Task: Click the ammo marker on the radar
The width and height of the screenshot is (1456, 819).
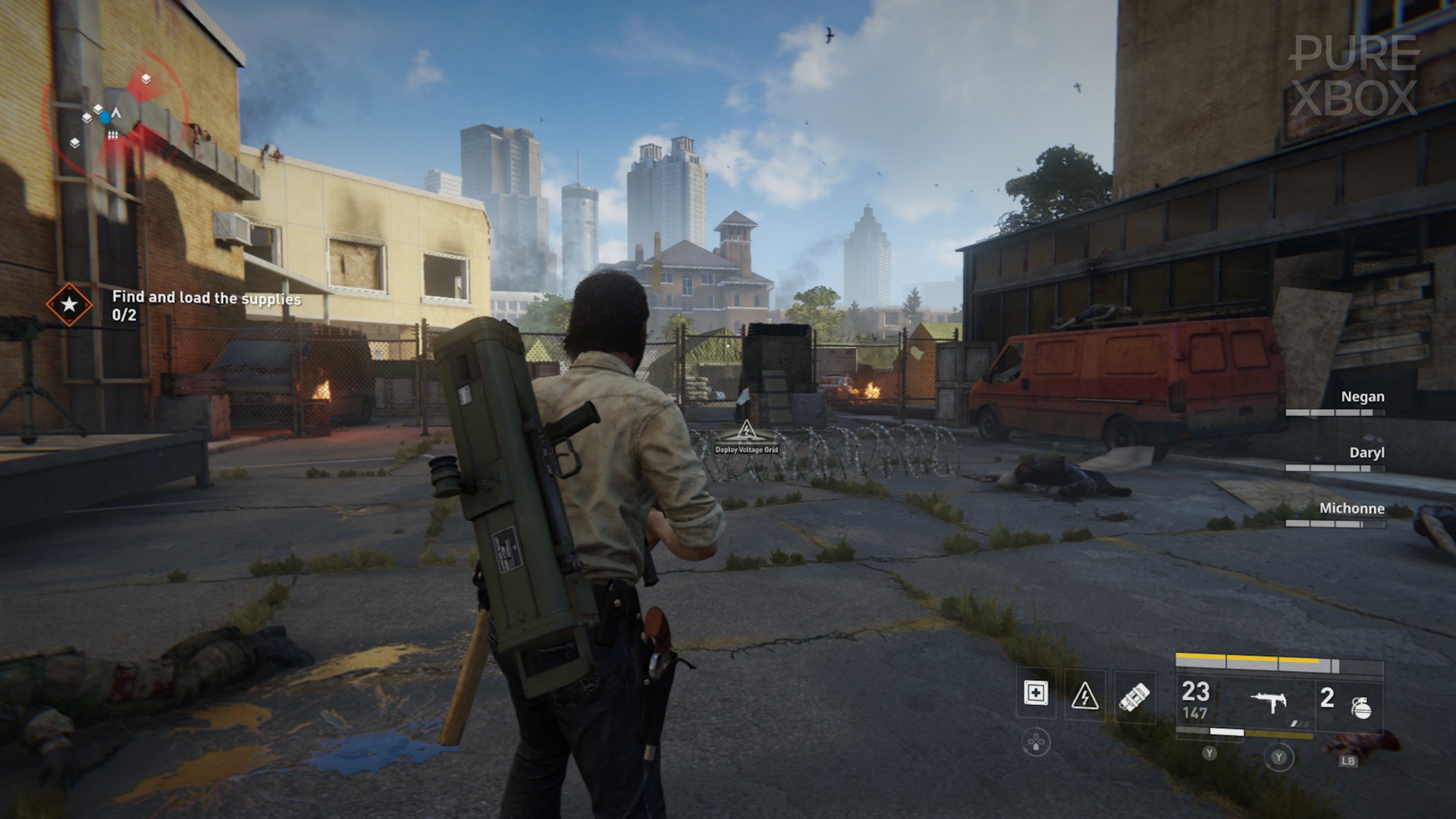Action: tap(112, 135)
